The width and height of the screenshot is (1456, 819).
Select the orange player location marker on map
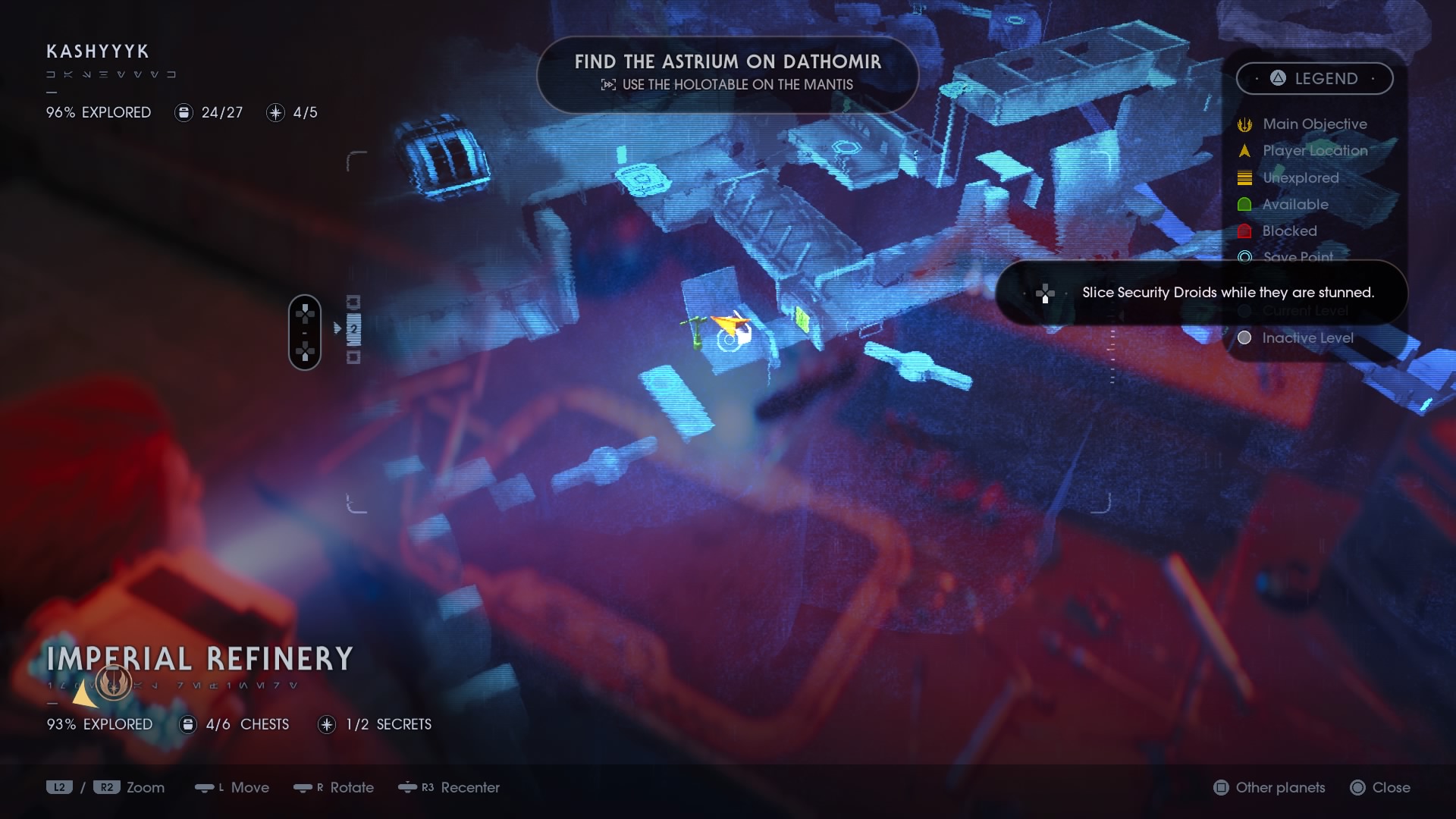coord(727,325)
